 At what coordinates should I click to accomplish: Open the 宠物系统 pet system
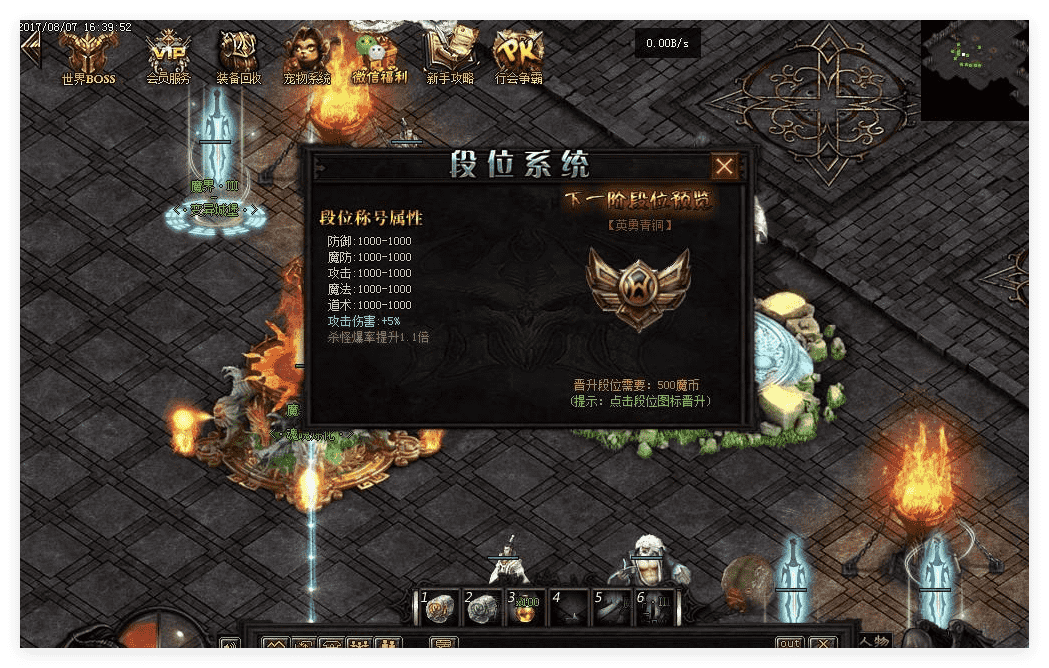point(306,54)
